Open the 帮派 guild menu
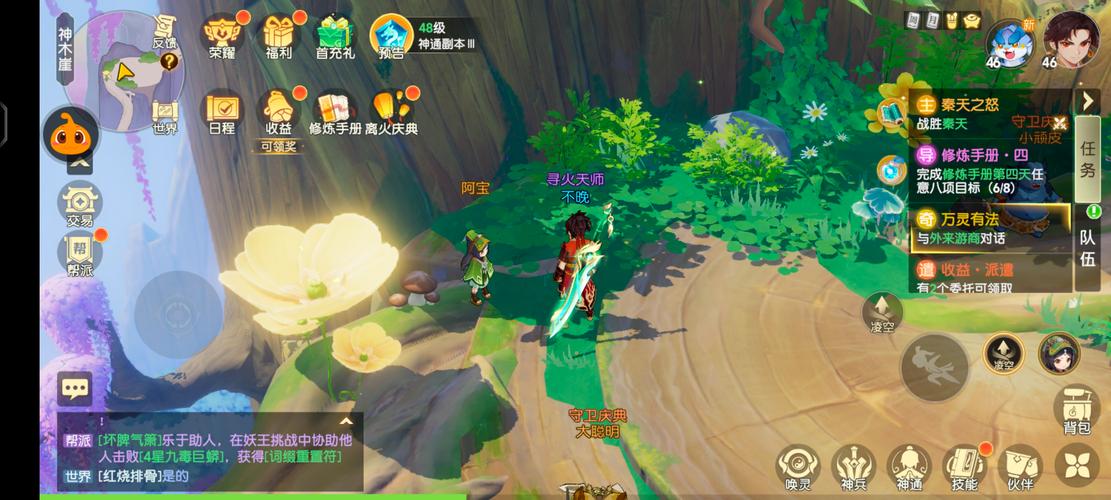 [x=80, y=253]
